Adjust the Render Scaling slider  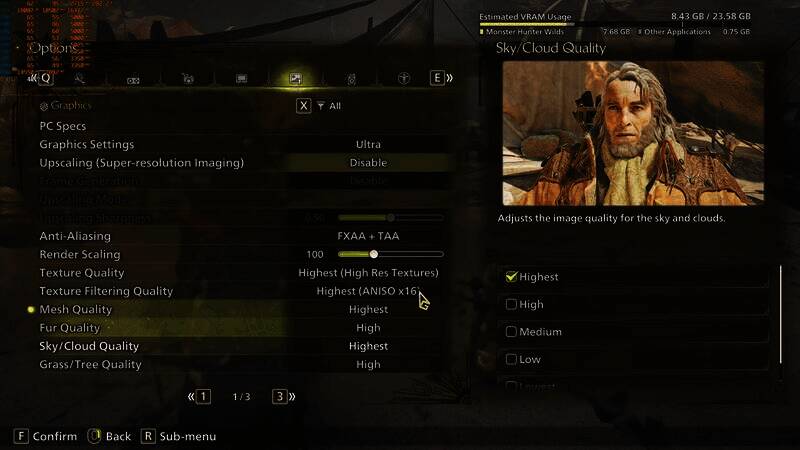(x=374, y=254)
